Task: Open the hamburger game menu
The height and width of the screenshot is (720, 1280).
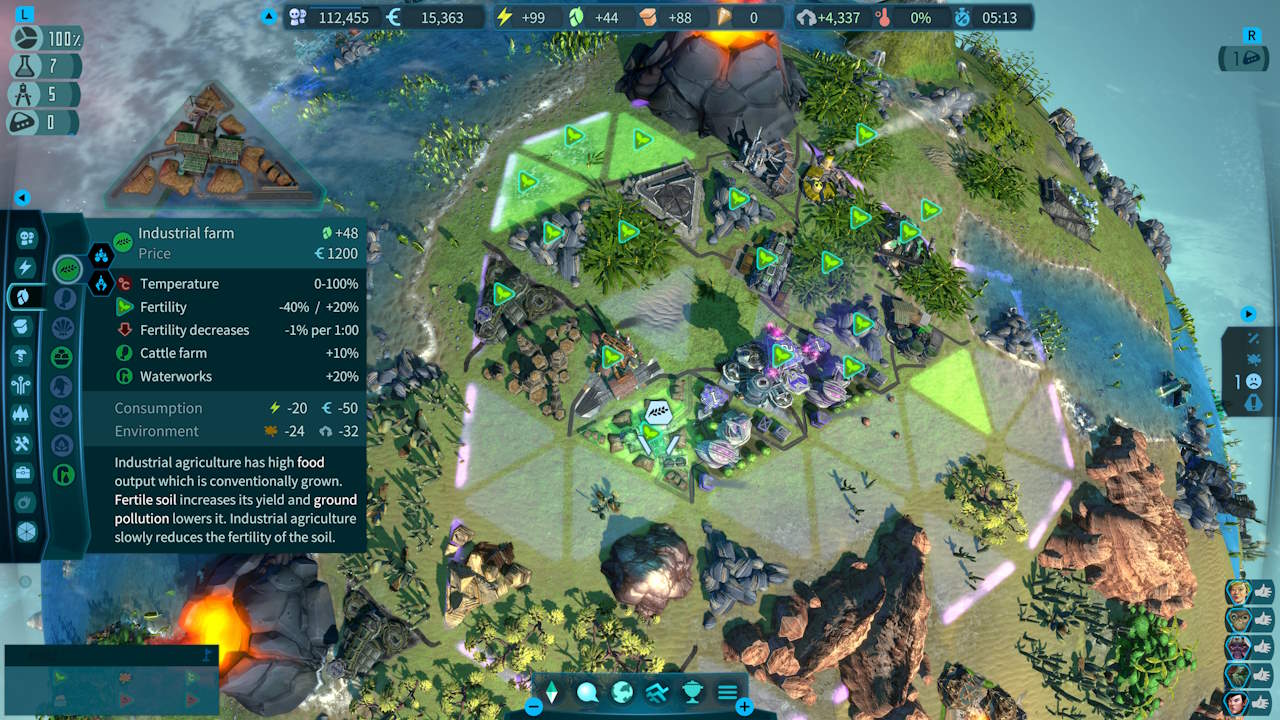Action: click(x=727, y=691)
